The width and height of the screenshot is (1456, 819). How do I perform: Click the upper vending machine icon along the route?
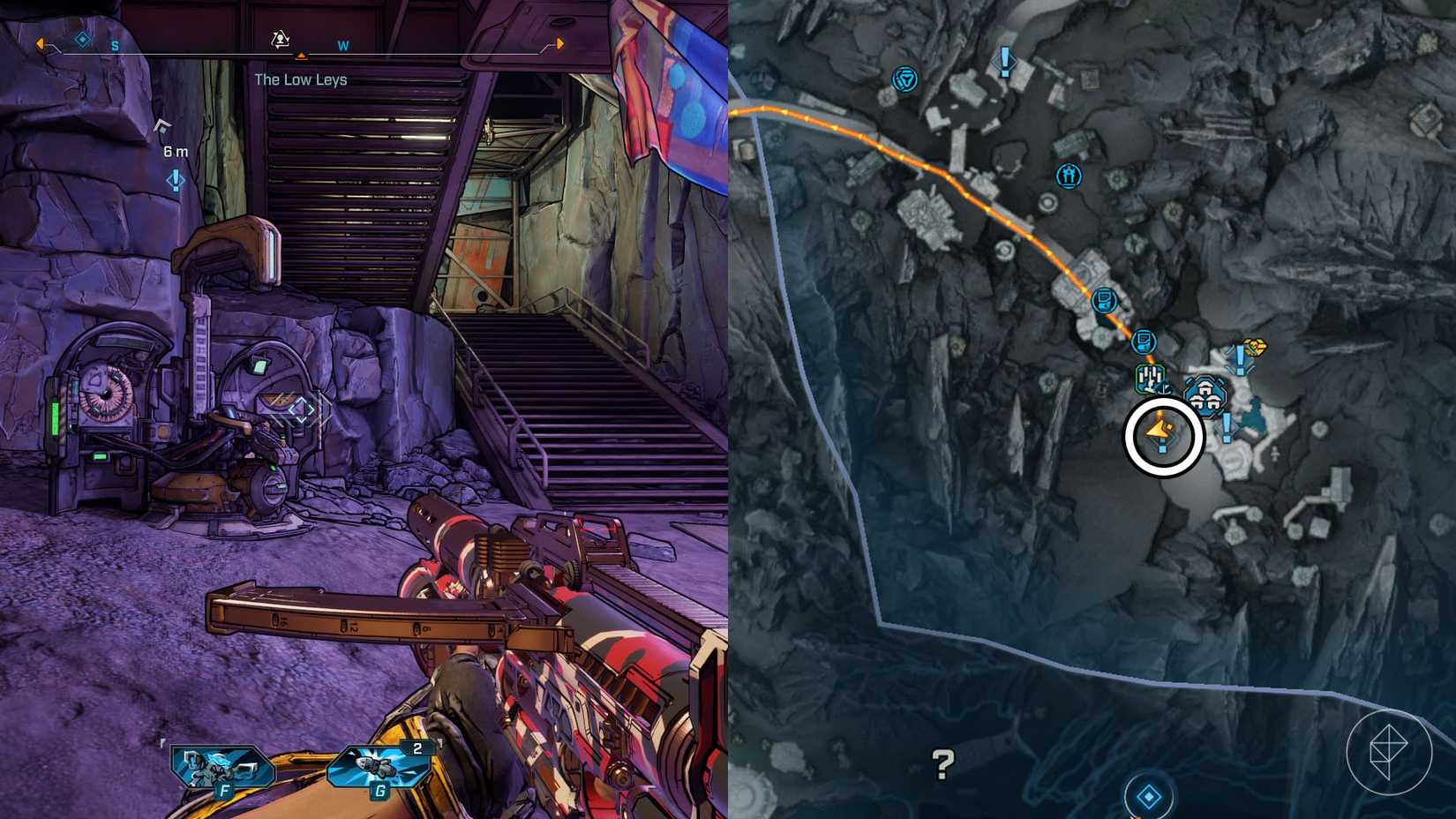tap(1103, 301)
